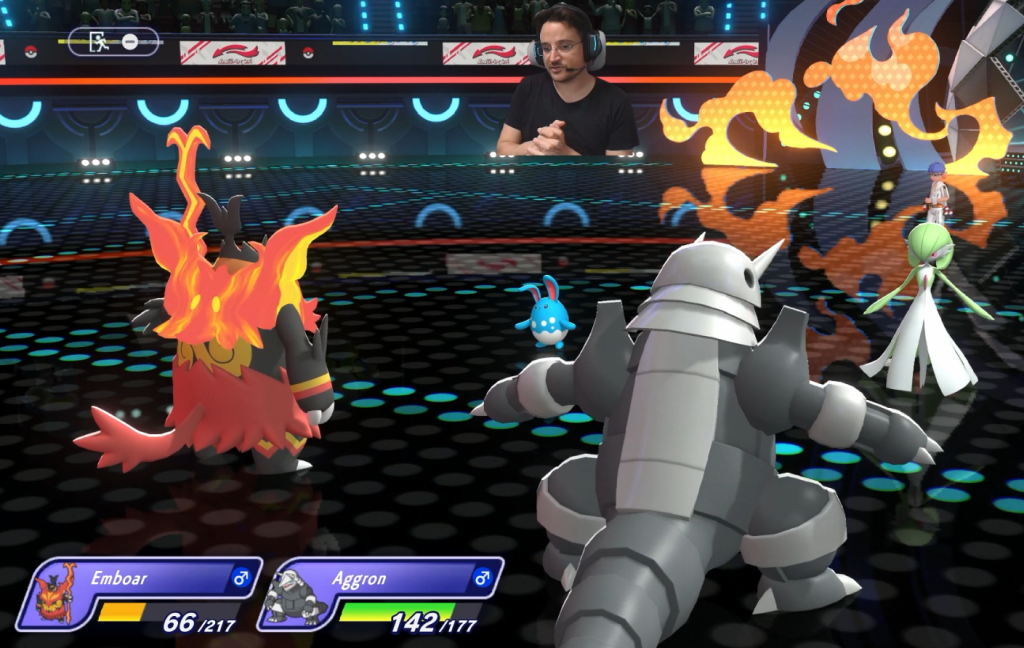Click the exit battle running-man icon

(98, 42)
